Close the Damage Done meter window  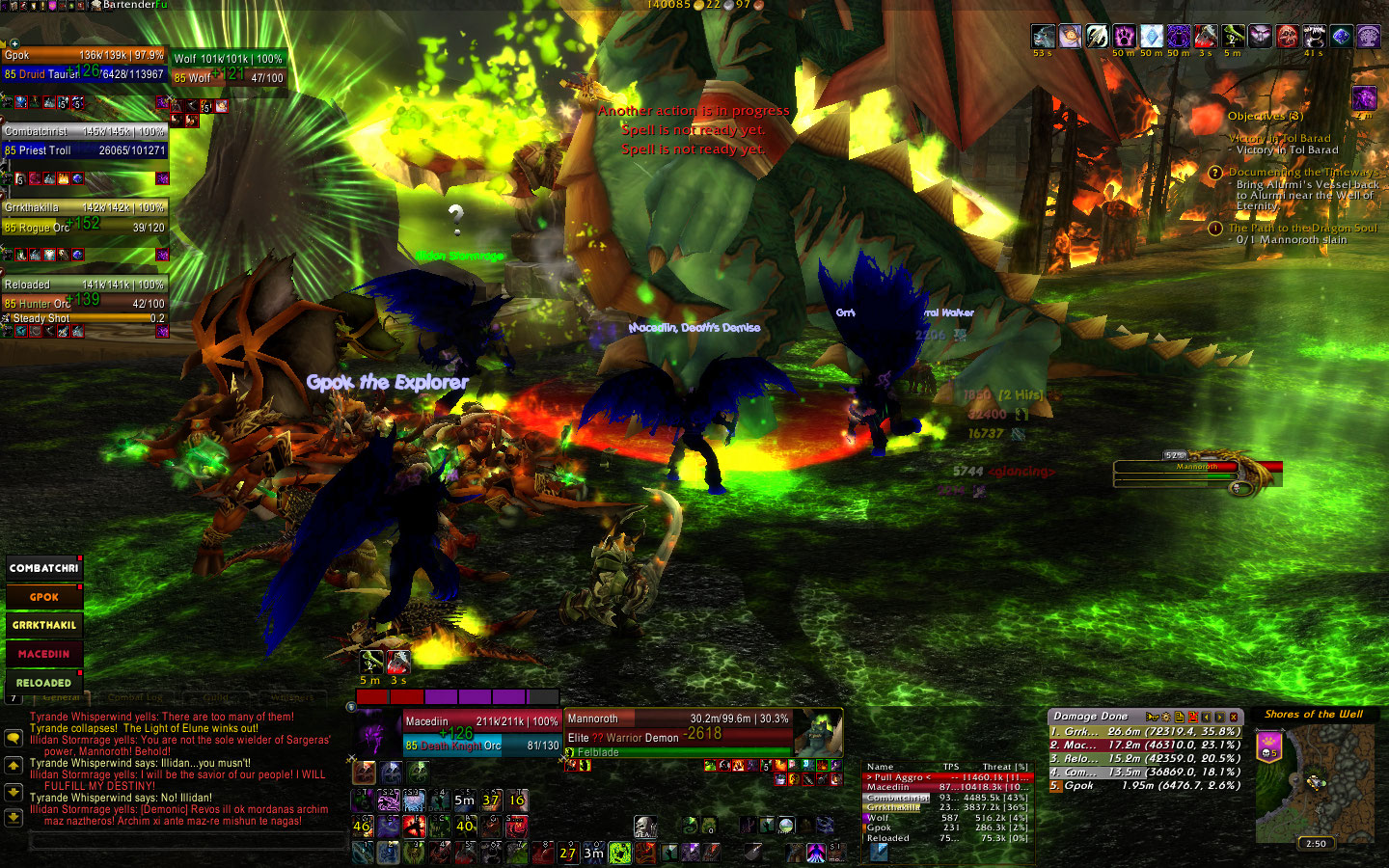pyautogui.click(x=1233, y=717)
